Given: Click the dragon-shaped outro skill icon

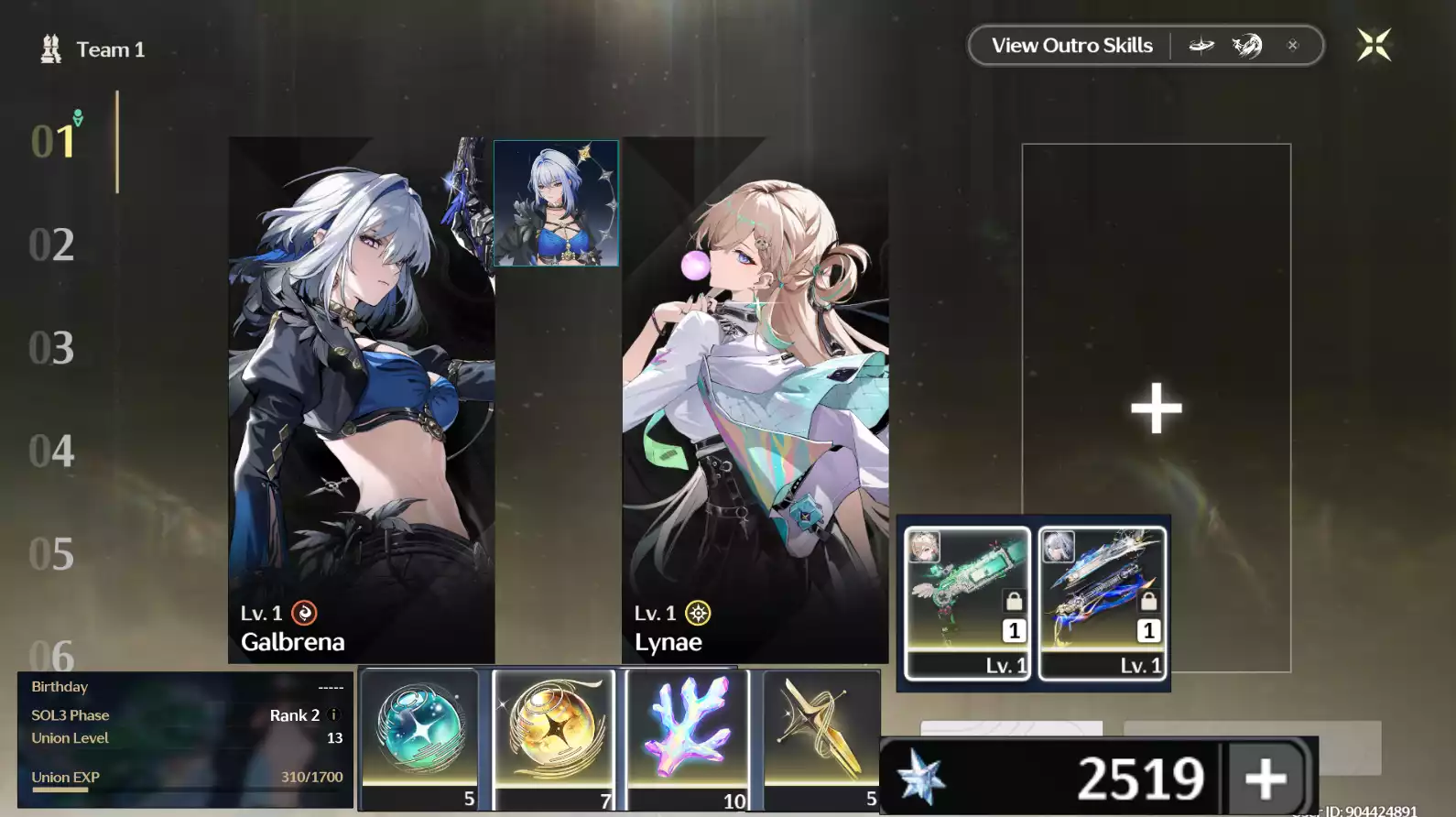Looking at the screenshot, I should coord(1246,44).
